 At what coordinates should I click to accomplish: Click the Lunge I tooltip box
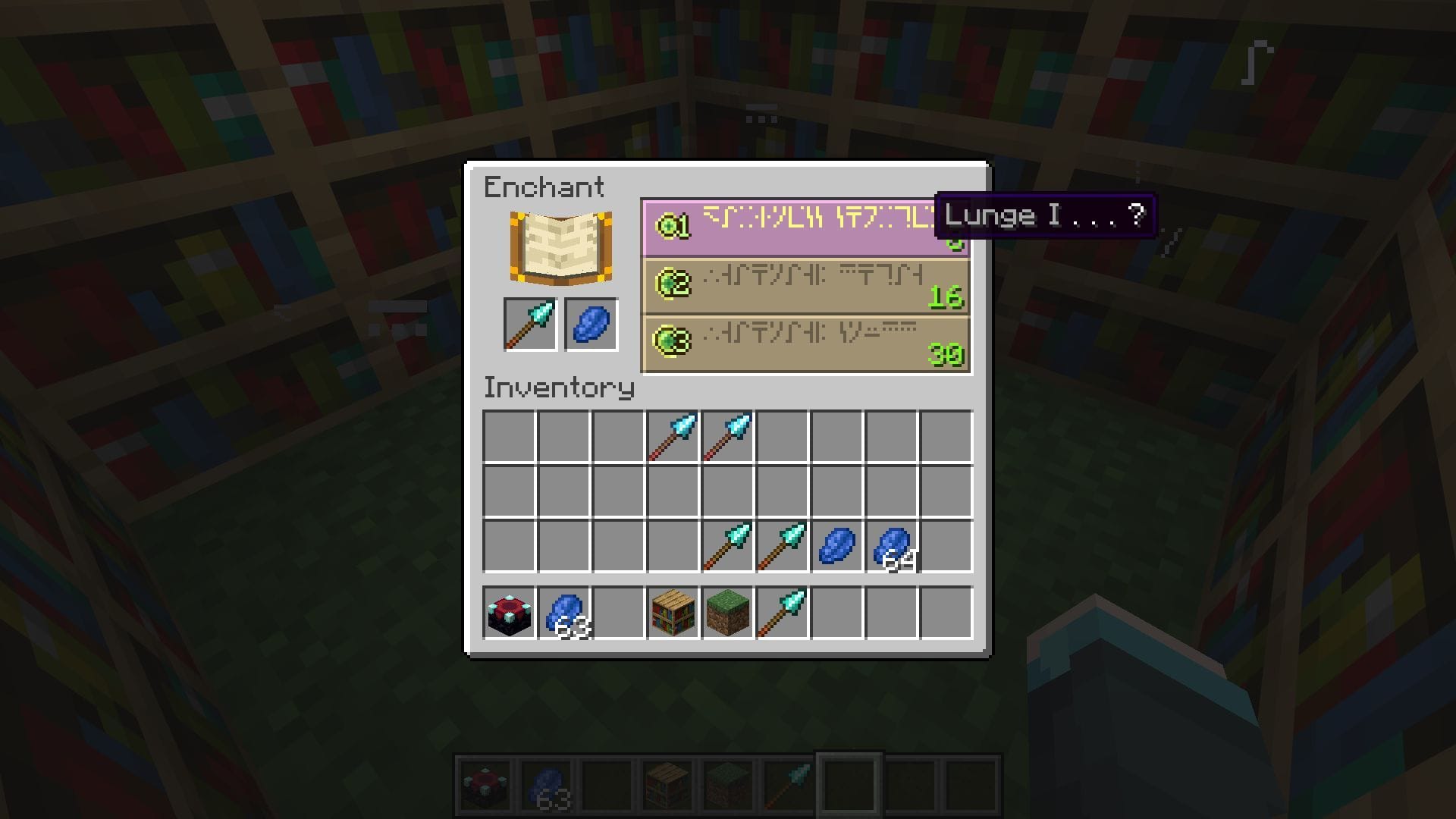click(1045, 216)
